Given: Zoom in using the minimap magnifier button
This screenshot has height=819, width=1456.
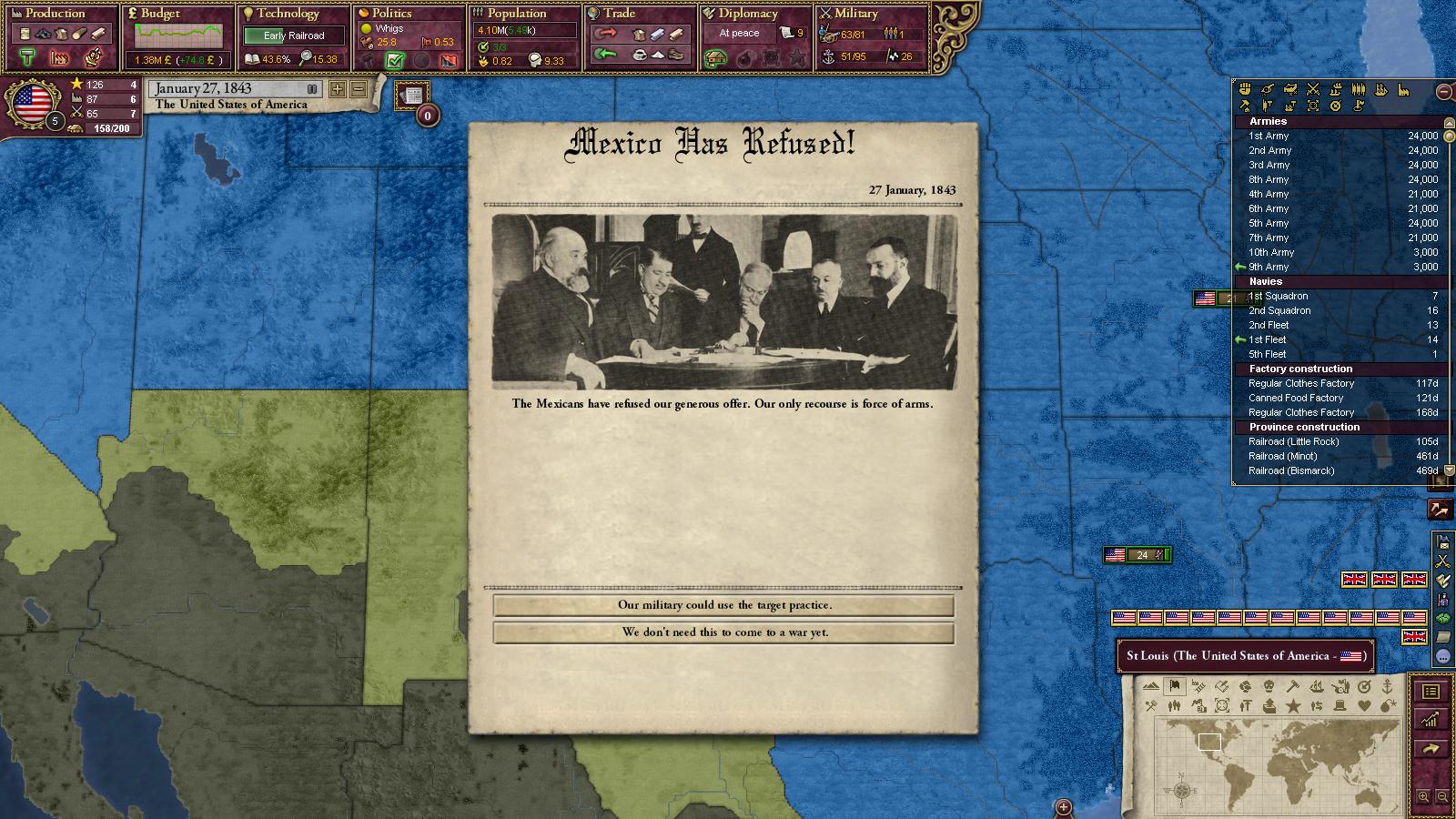Looking at the screenshot, I should tap(1424, 796).
